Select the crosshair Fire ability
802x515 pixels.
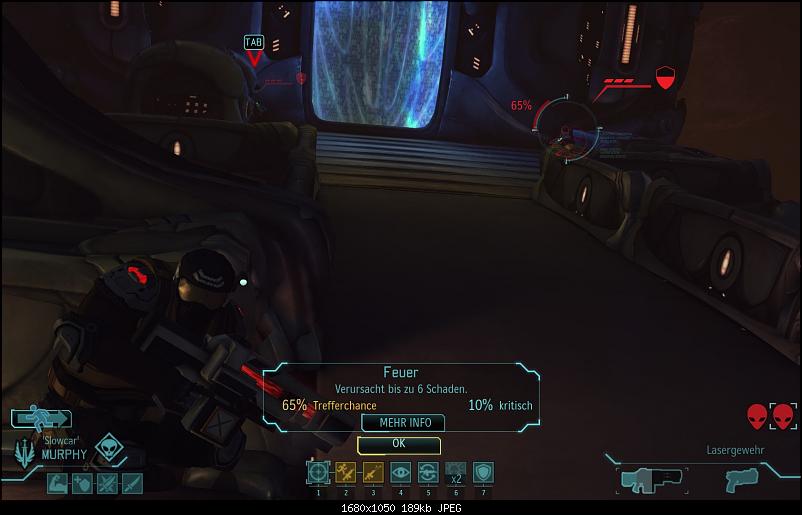(318, 472)
